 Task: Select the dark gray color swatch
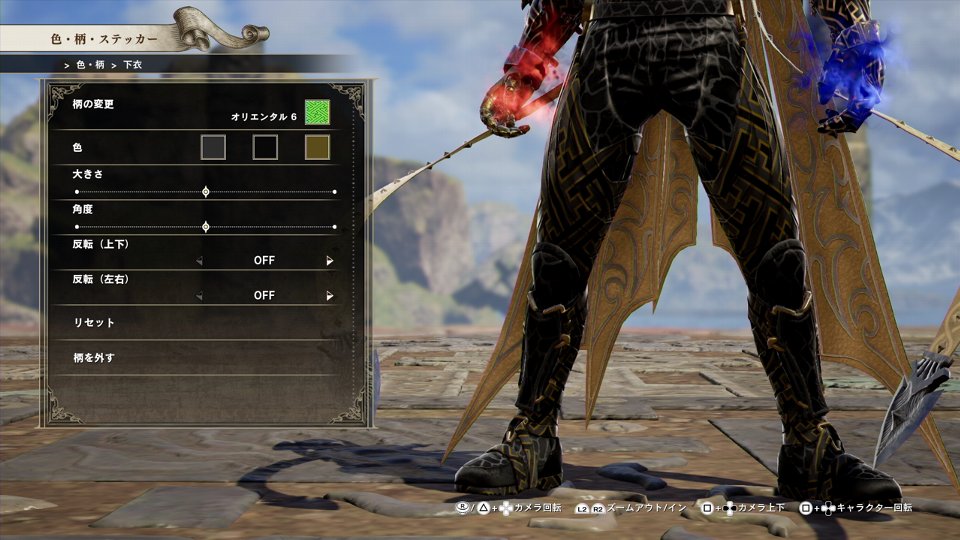[213, 148]
